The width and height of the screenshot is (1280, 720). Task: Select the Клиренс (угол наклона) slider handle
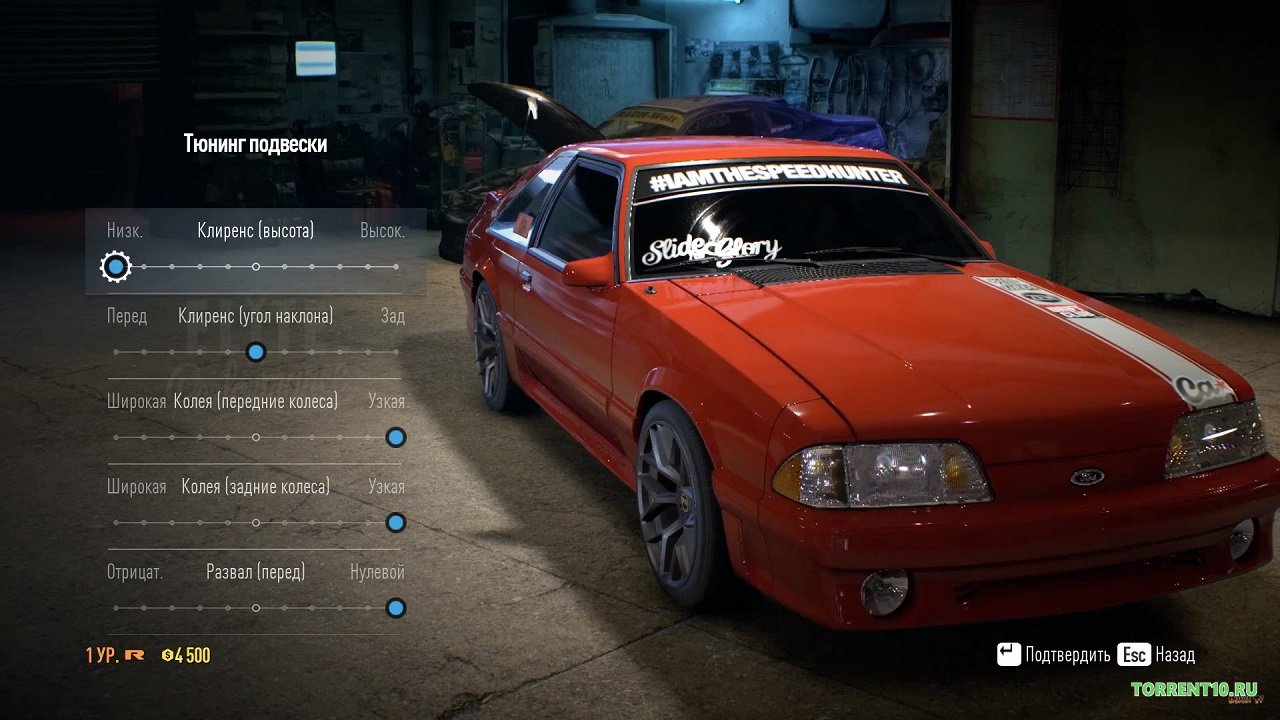tap(256, 352)
